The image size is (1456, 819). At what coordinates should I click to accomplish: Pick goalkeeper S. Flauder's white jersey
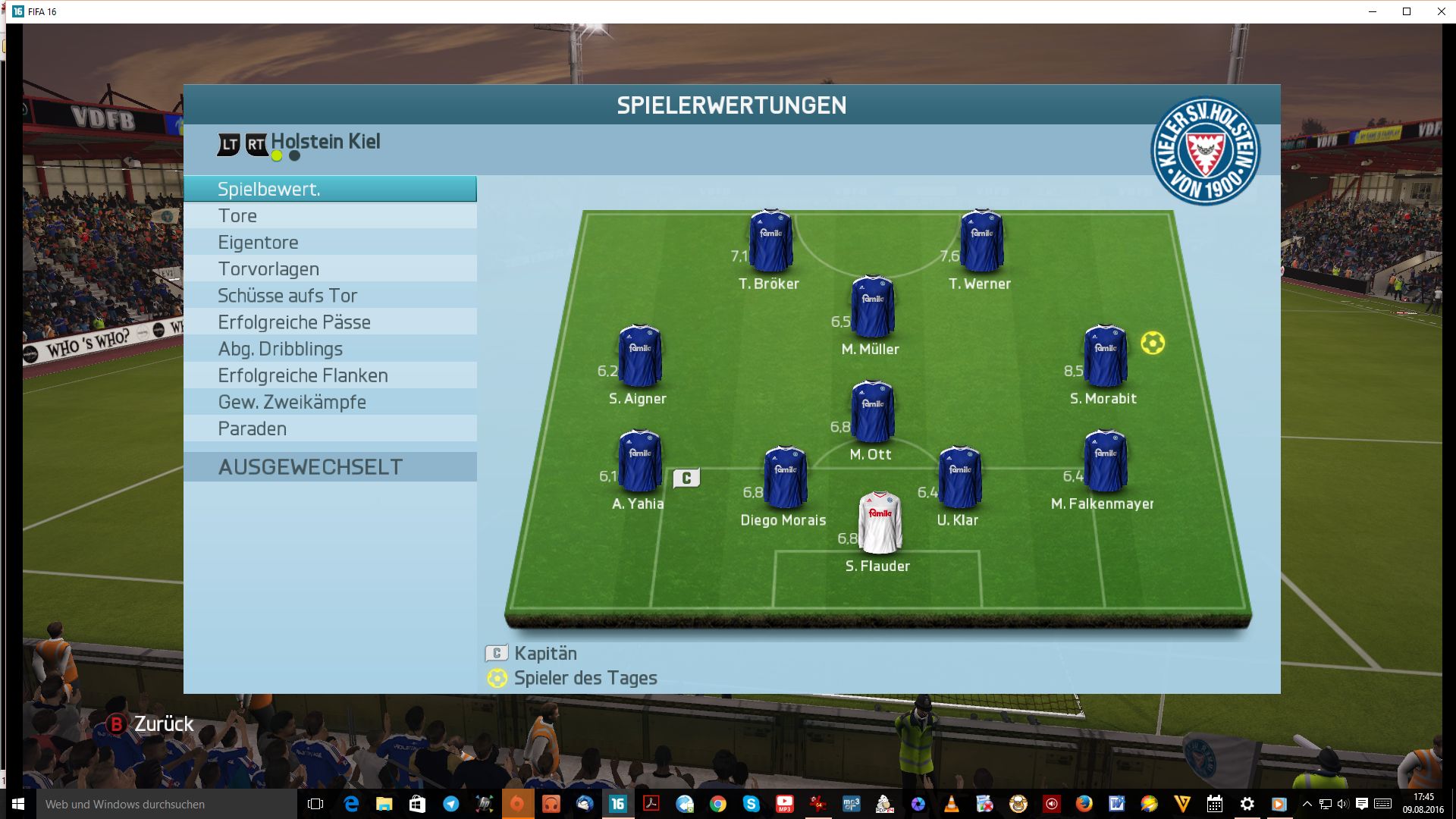pos(880,523)
